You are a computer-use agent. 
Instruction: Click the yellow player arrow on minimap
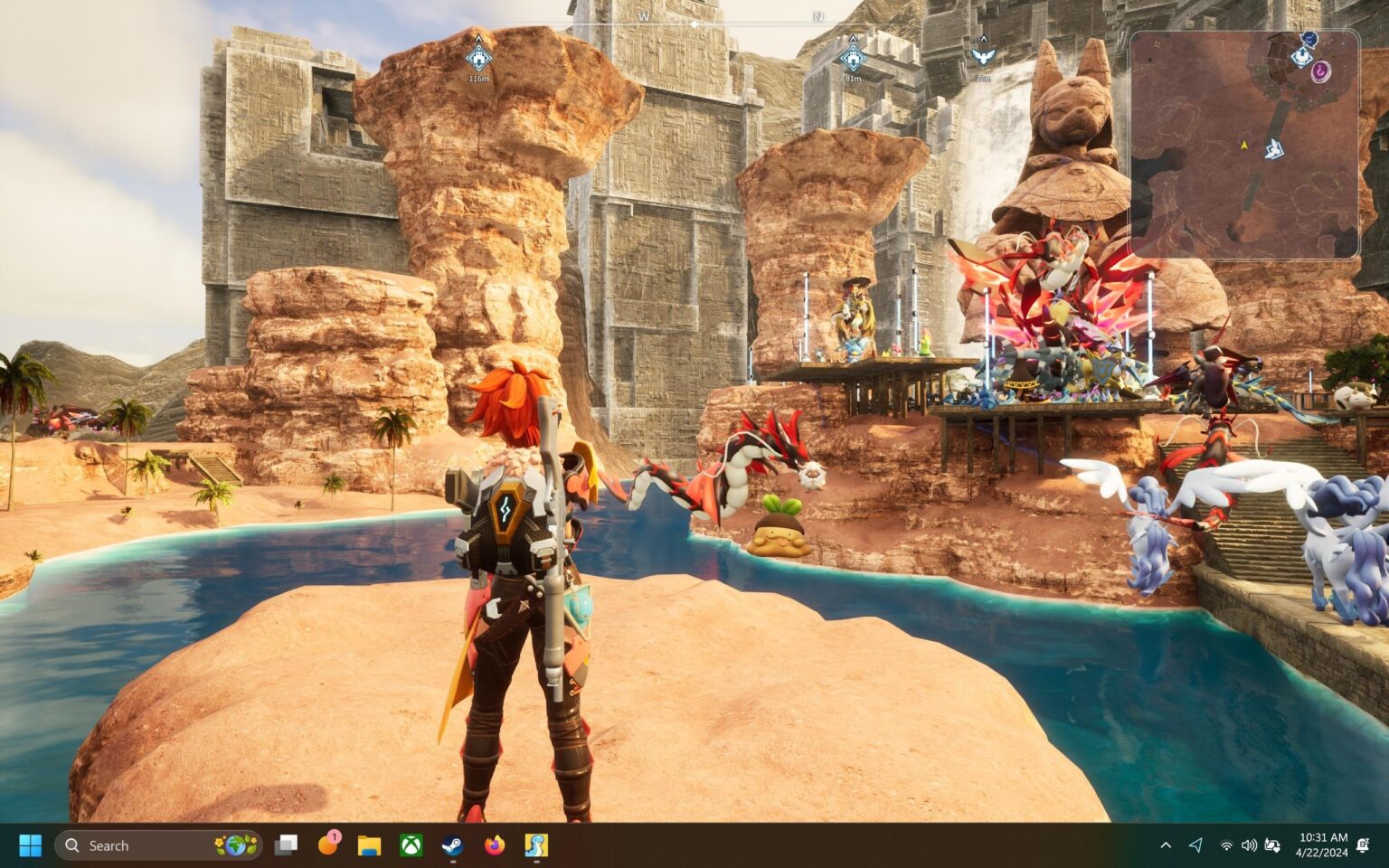coord(1244,145)
